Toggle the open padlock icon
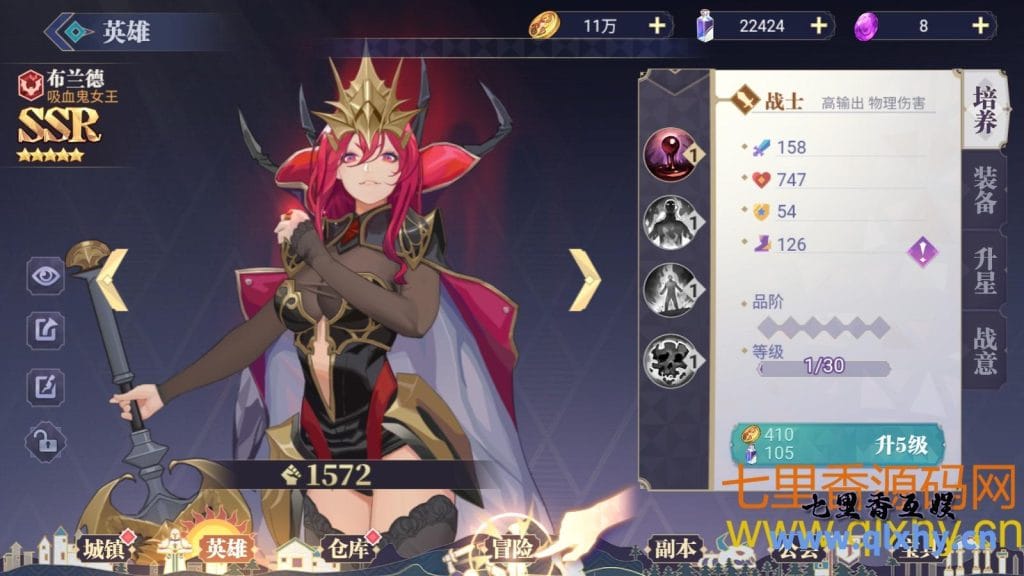 click(45, 440)
